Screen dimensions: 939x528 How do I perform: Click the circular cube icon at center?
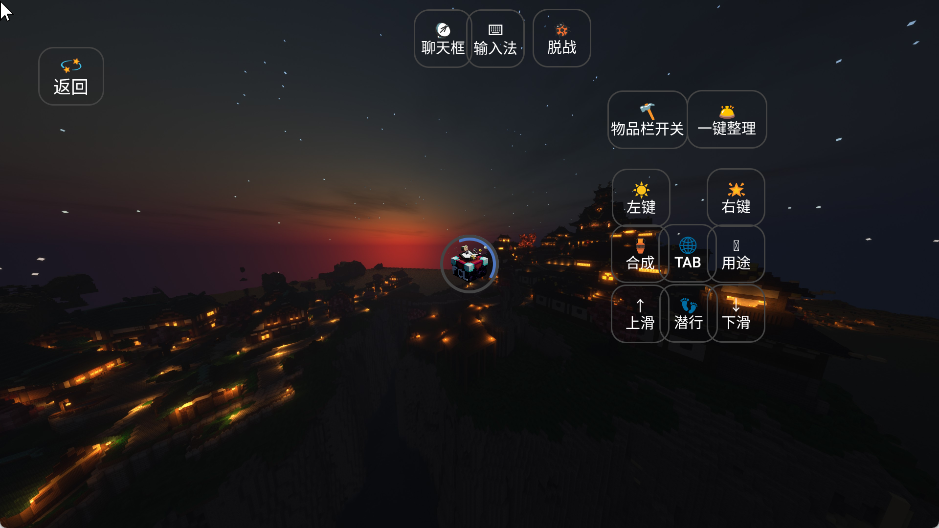[468, 264]
